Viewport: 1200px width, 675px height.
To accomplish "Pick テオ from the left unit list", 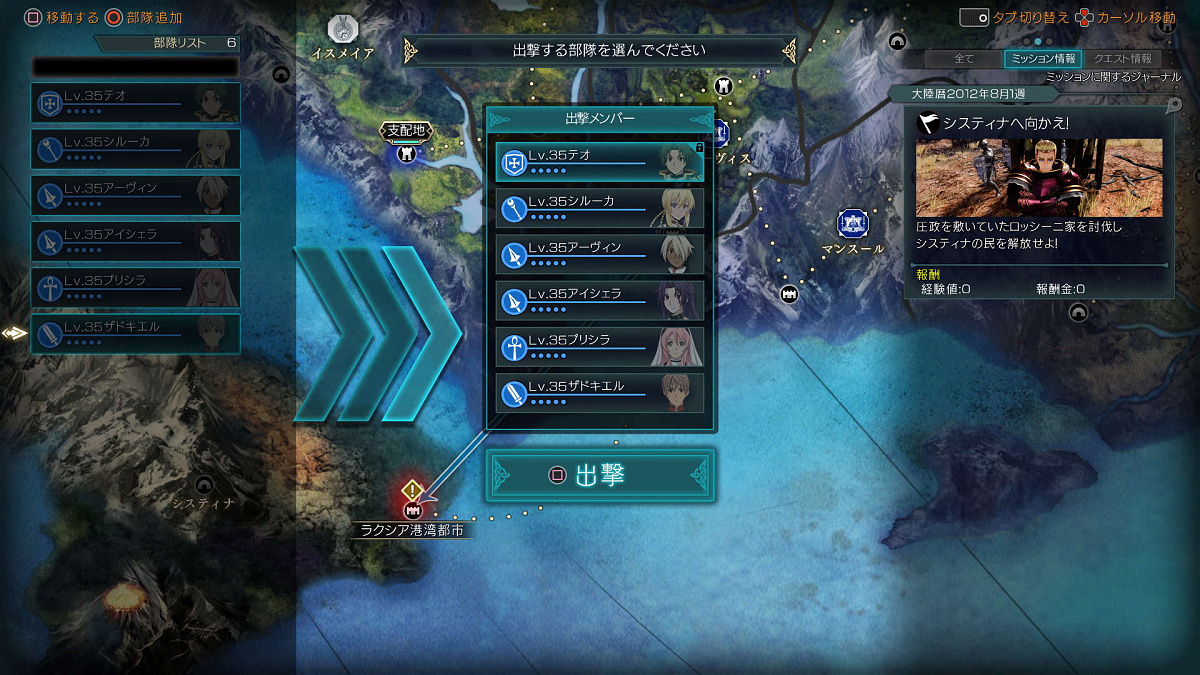I will point(135,102).
